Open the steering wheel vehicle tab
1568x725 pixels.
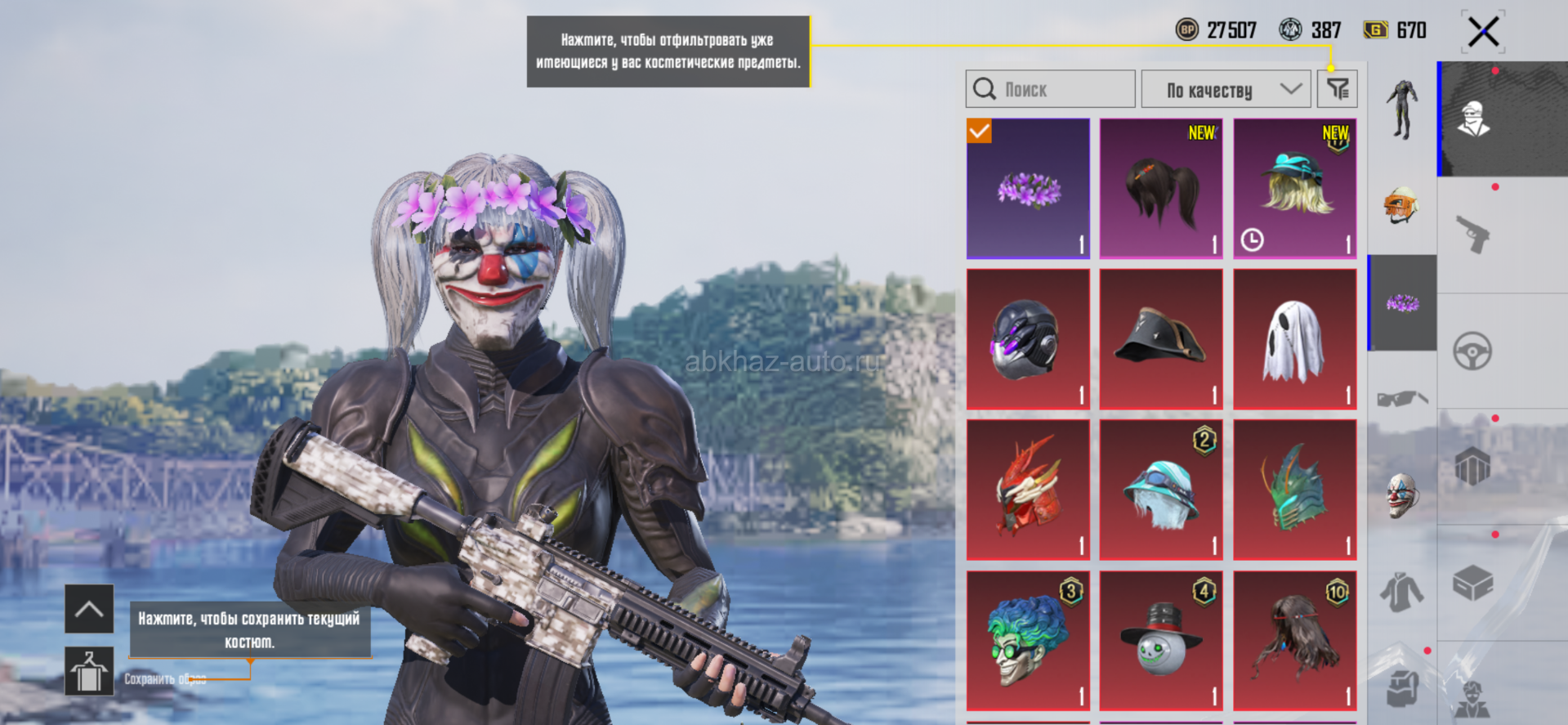(1472, 351)
